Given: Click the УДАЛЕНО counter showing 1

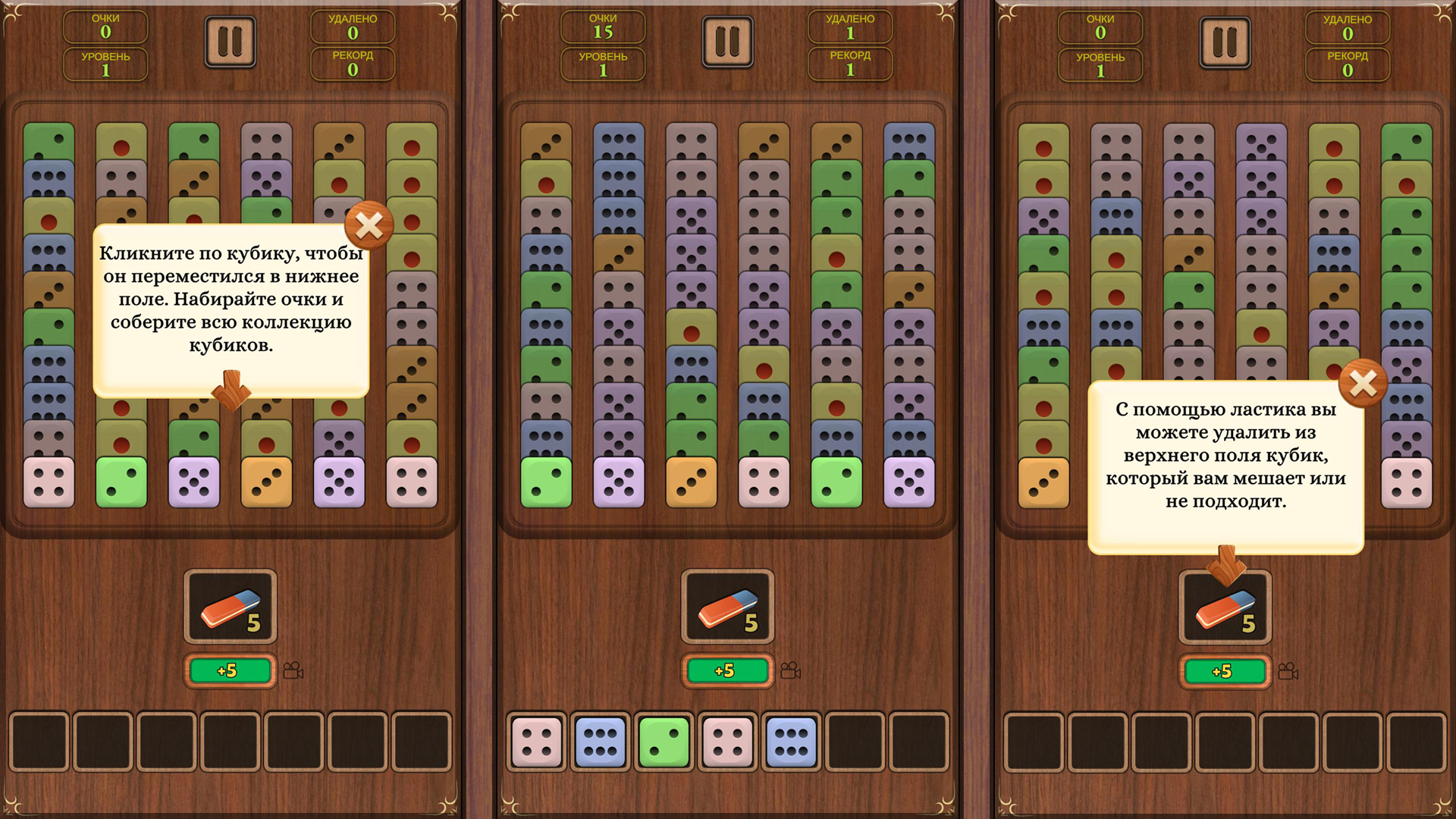Looking at the screenshot, I should click(x=850, y=28).
